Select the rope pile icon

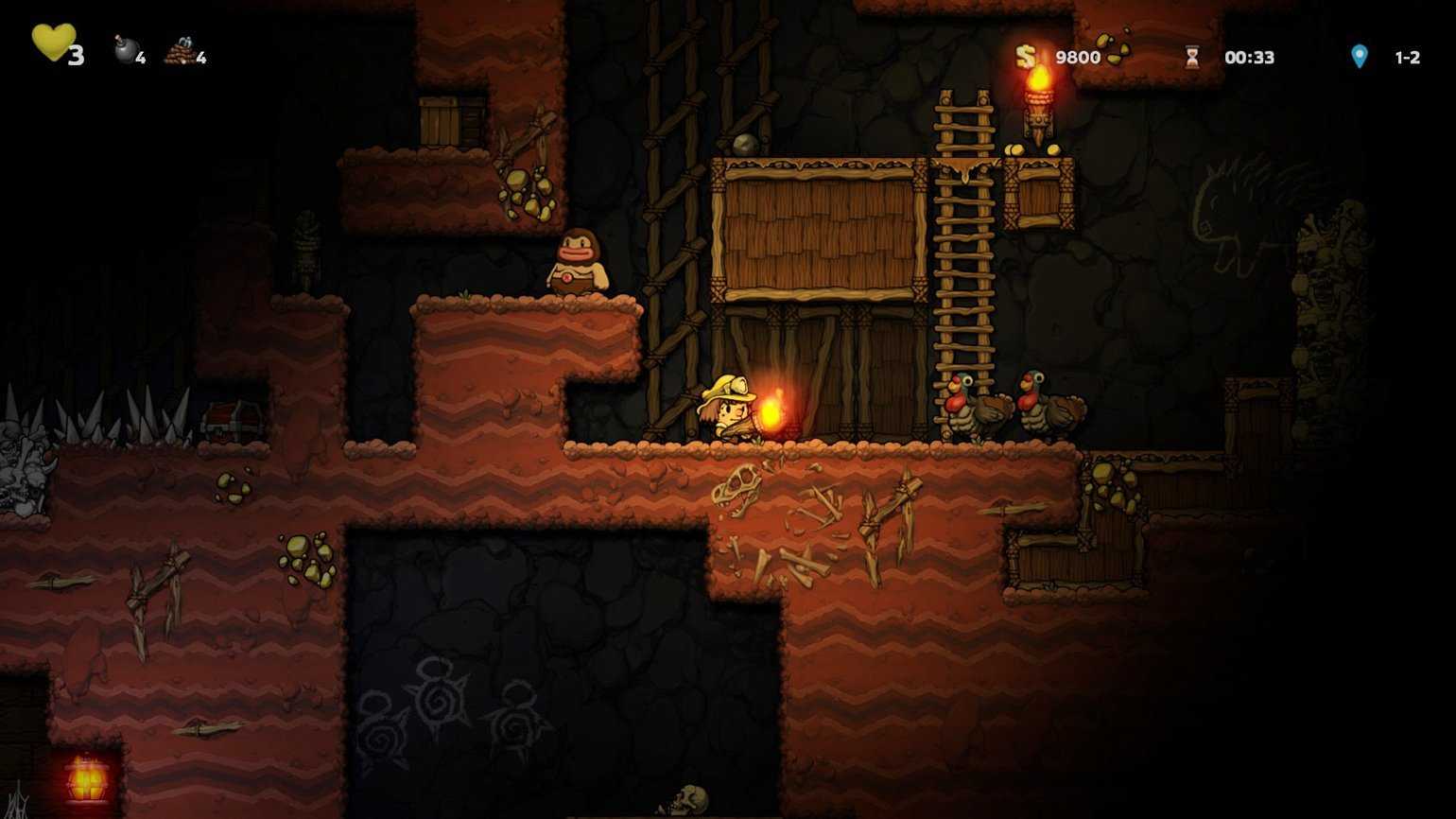click(x=180, y=51)
